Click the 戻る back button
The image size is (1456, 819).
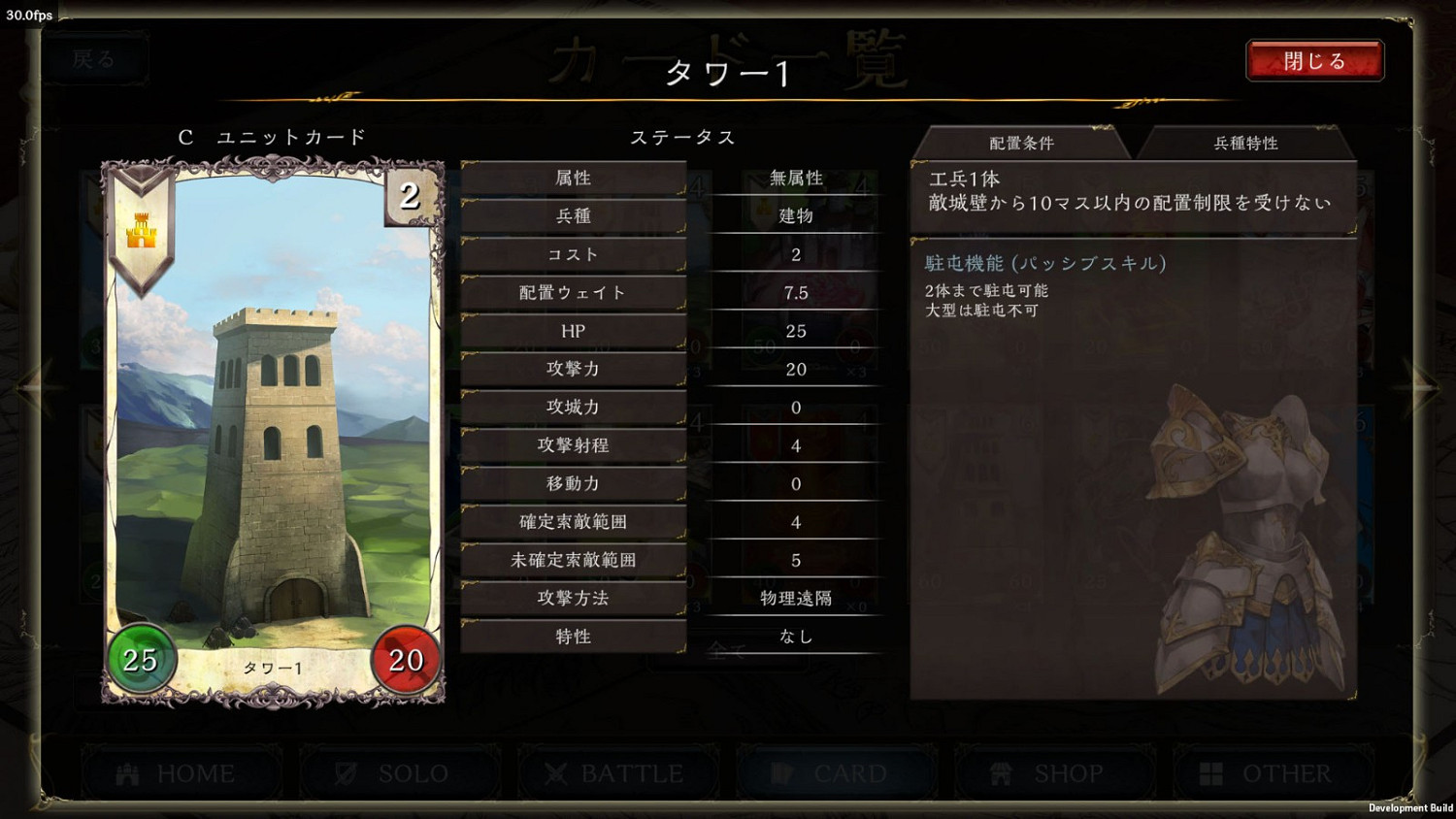[x=94, y=58]
